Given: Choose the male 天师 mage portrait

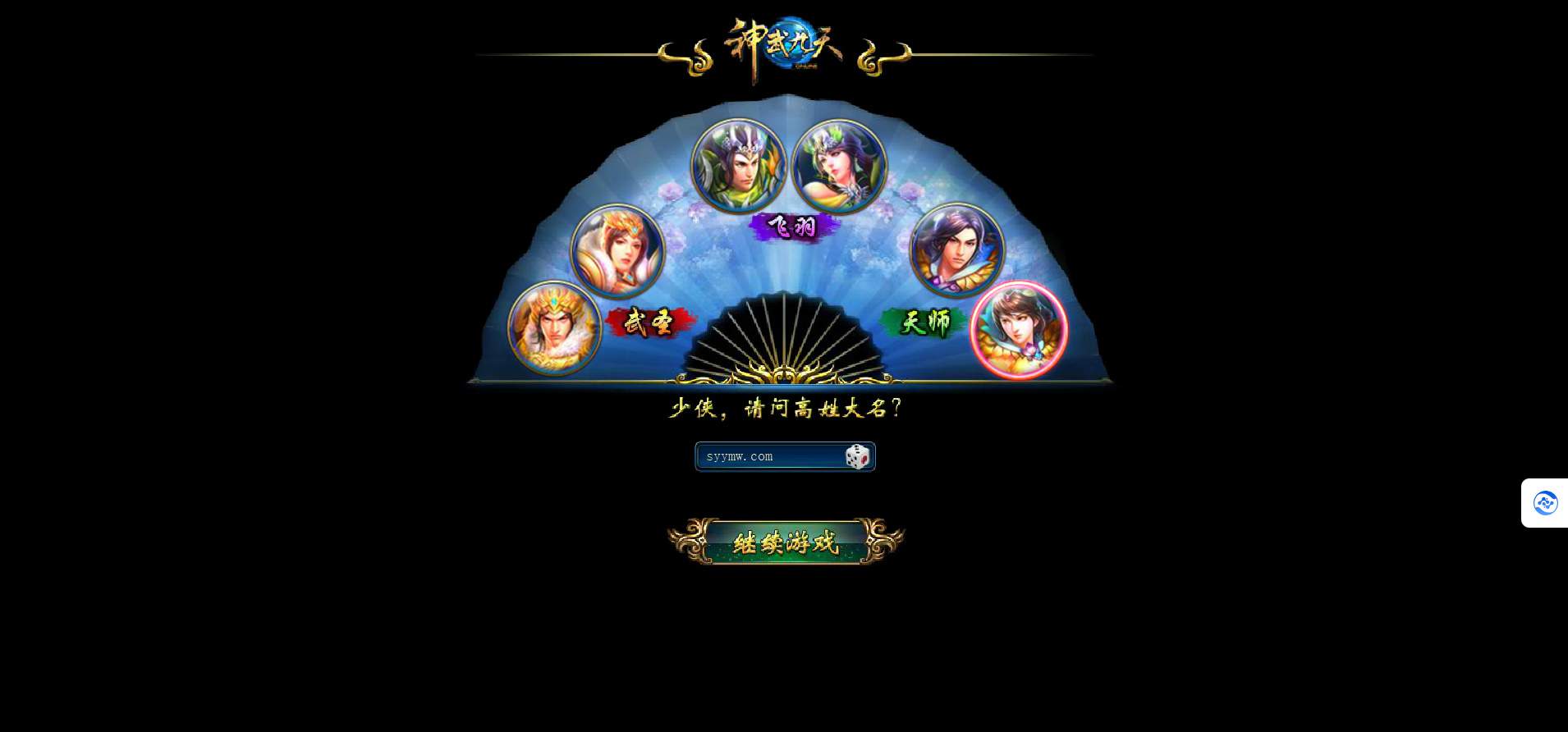Looking at the screenshot, I should 956,249.
